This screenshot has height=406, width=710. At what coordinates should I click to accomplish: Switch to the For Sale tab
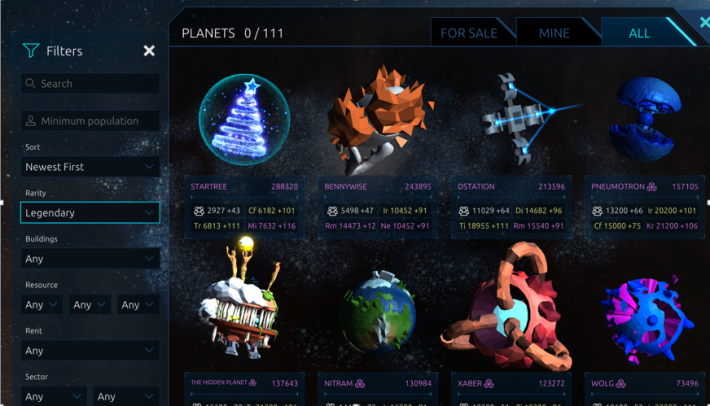pyautogui.click(x=469, y=33)
